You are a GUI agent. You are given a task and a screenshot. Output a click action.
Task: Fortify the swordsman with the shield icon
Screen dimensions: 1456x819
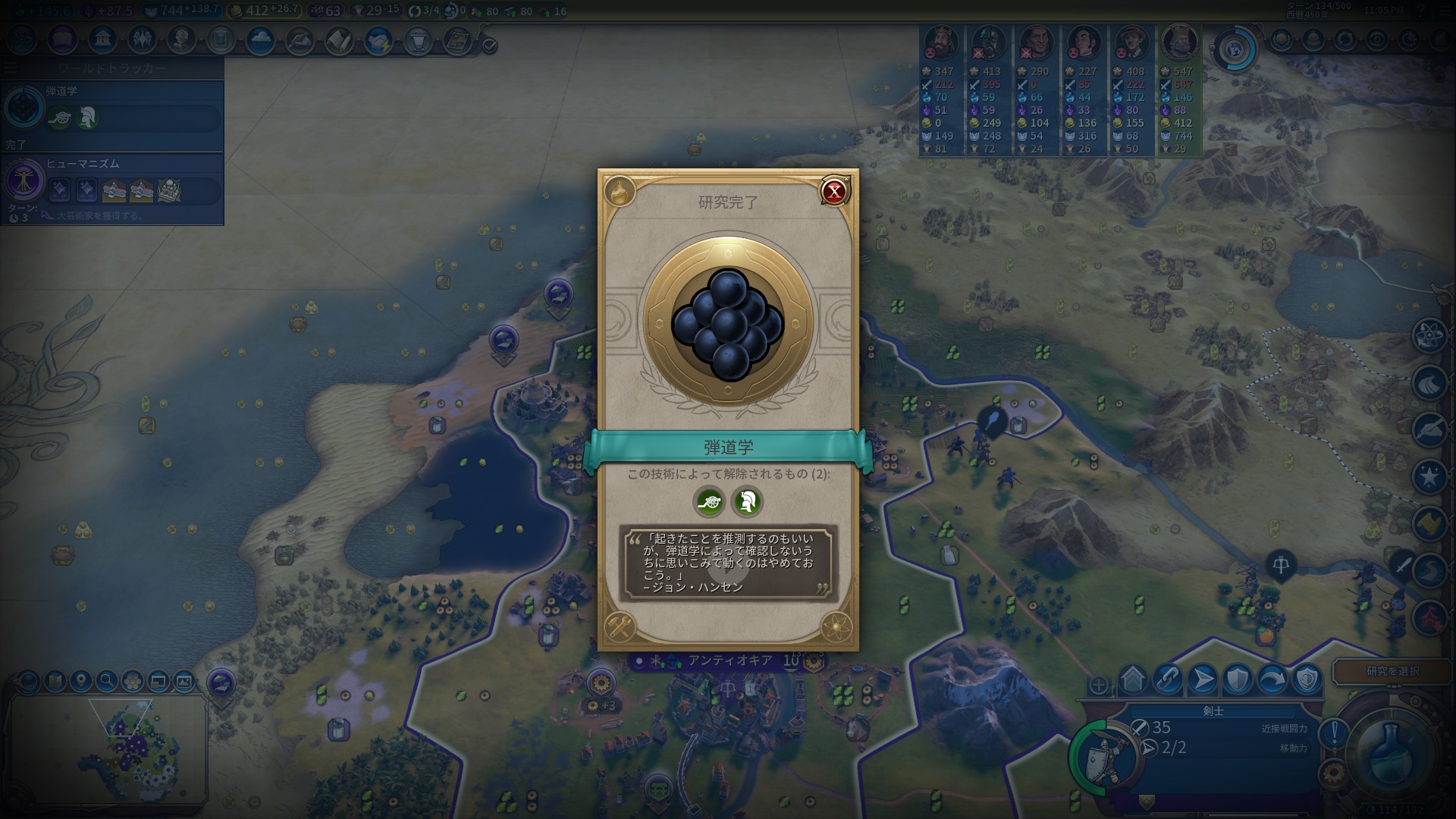1238,679
